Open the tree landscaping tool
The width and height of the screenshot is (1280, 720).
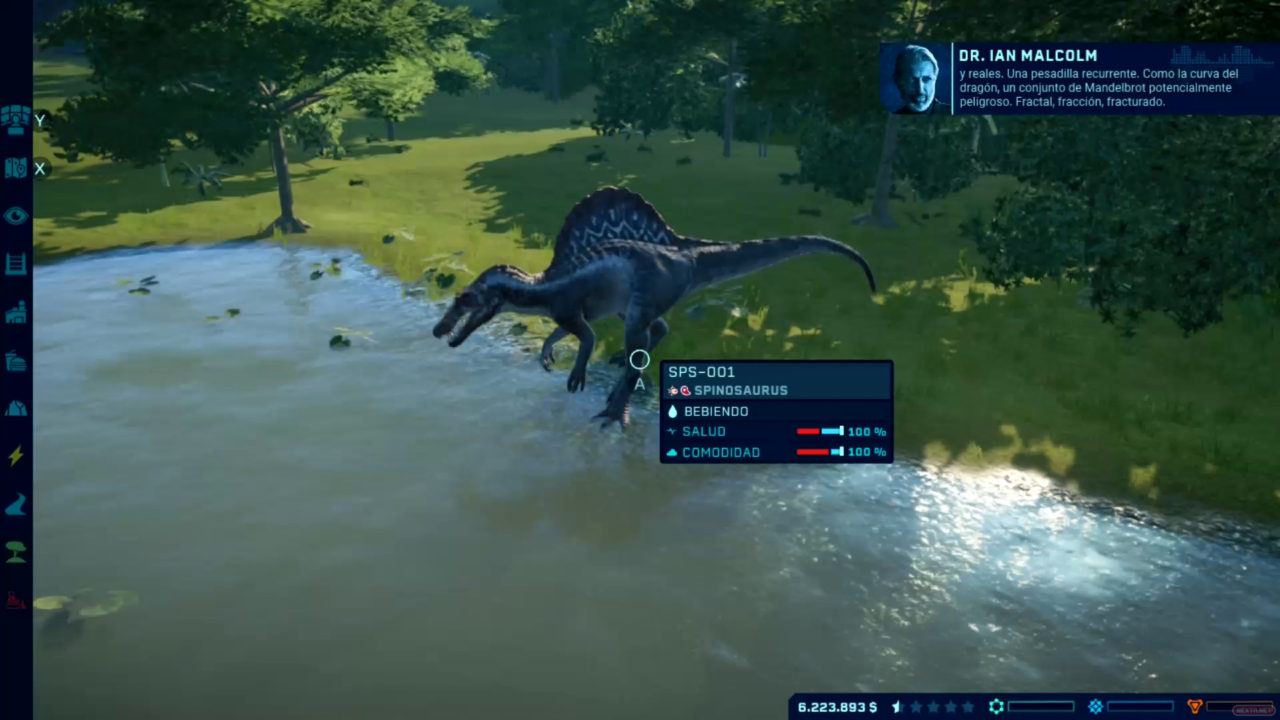pos(15,552)
